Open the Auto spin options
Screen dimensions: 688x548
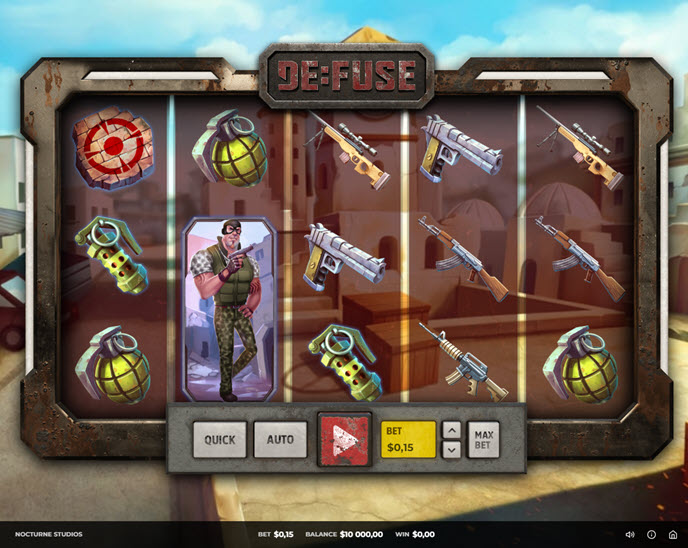(280, 439)
